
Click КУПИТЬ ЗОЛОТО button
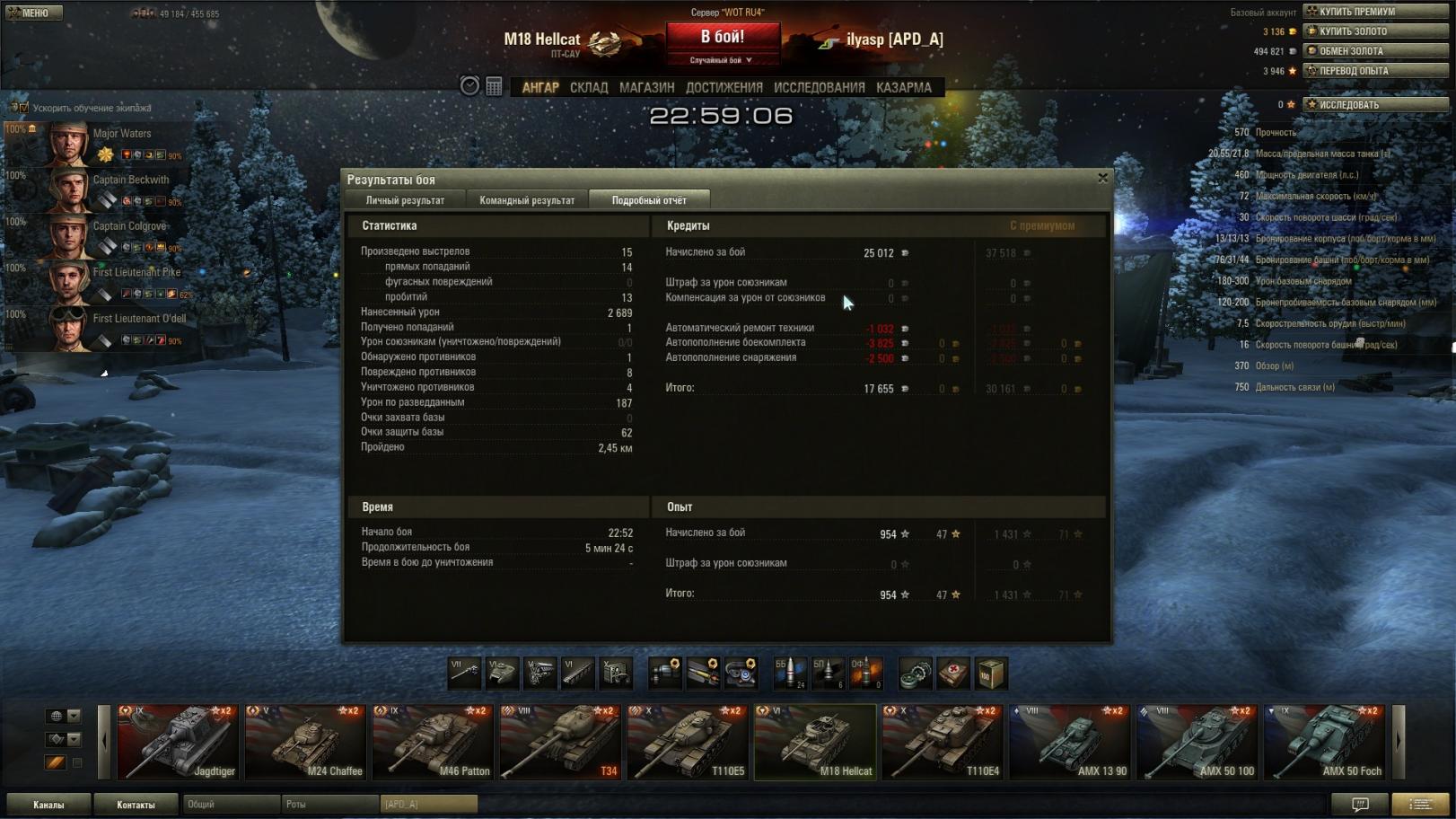tap(1375, 31)
